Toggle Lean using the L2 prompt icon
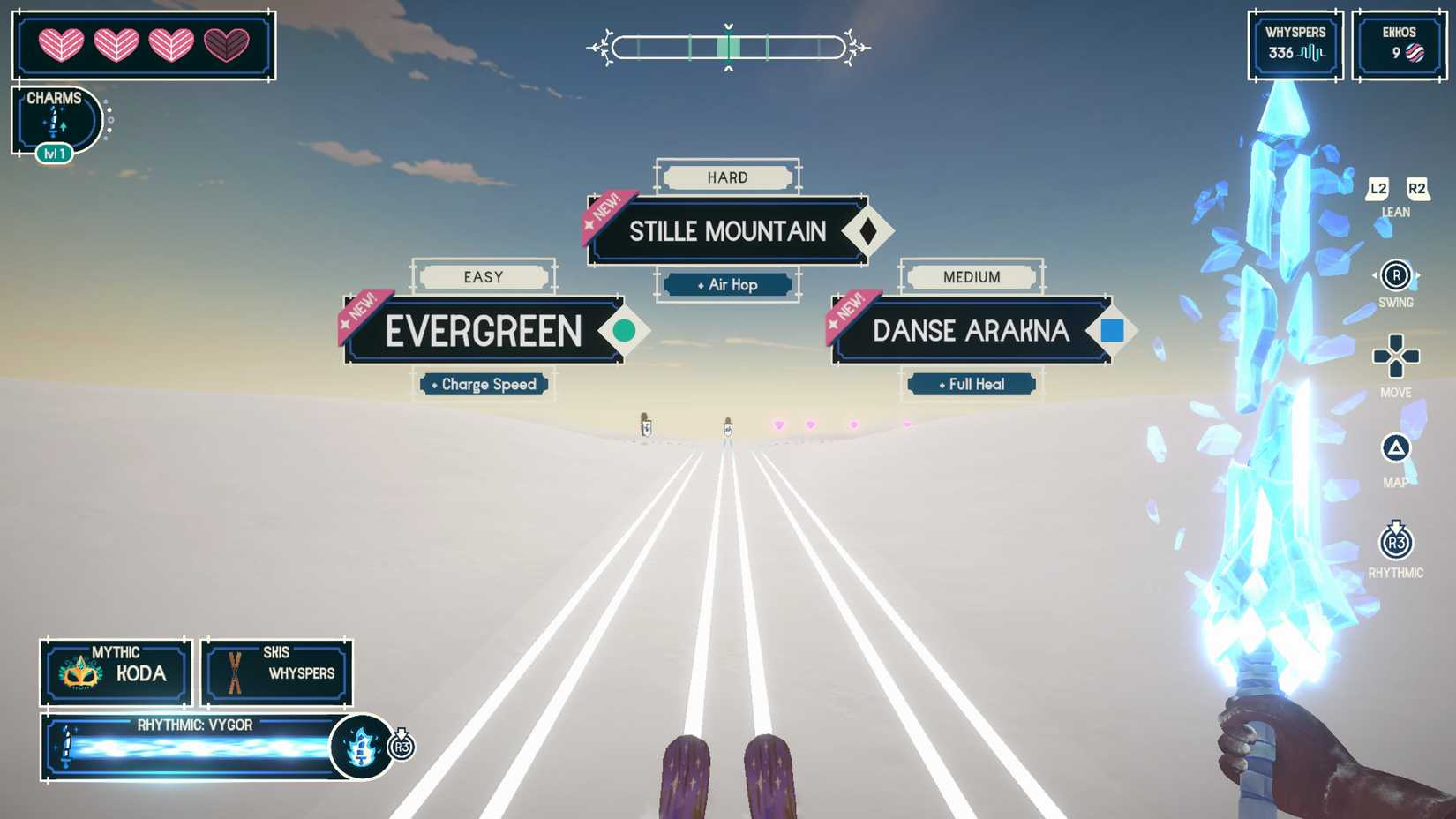The width and height of the screenshot is (1456, 819). (1377, 188)
